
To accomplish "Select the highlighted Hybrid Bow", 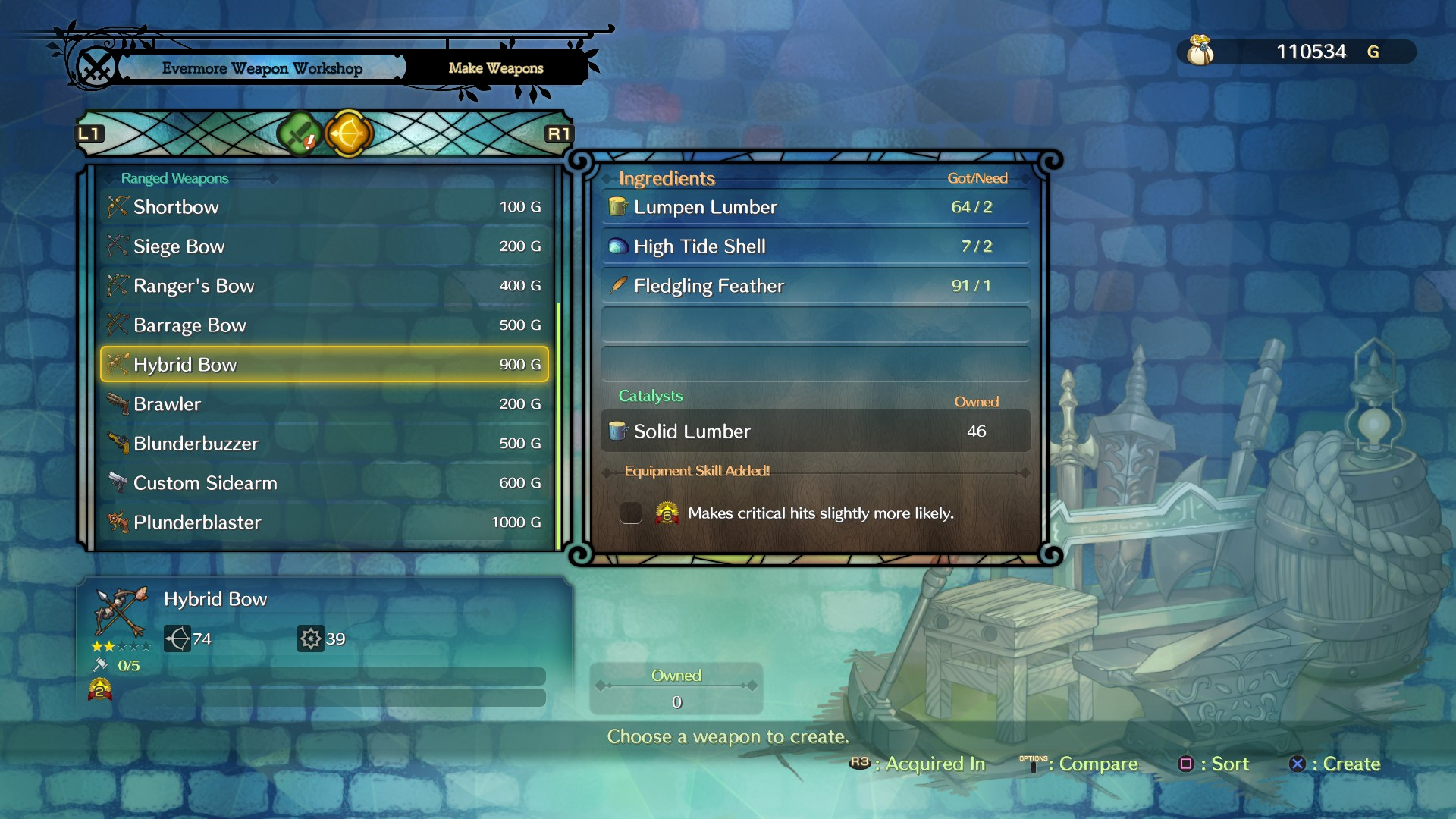I will coord(325,365).
